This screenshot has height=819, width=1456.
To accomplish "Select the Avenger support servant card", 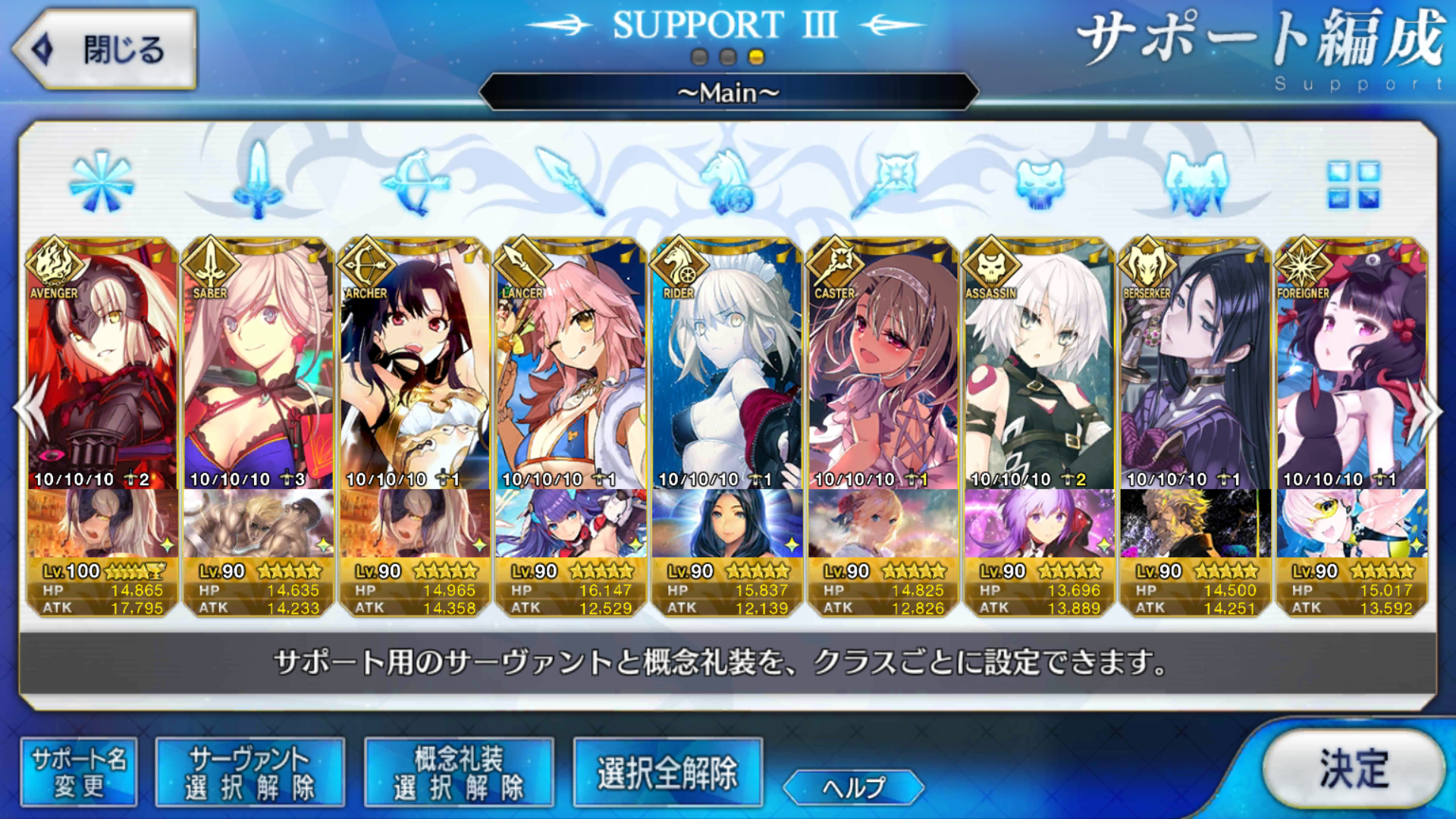I will pos(103,364).
